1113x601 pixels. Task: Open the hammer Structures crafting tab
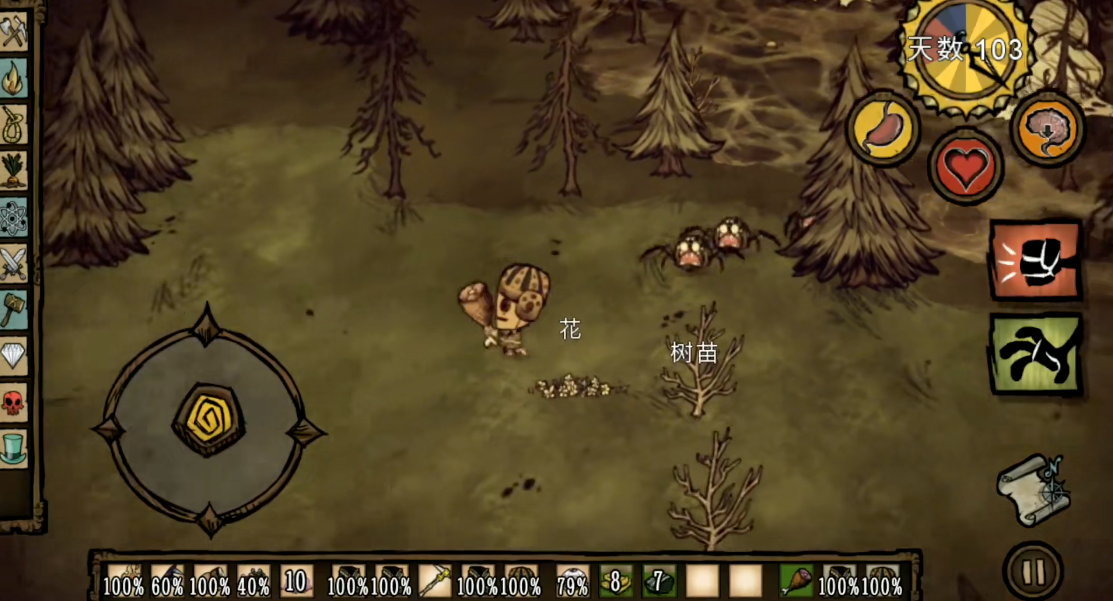(x=14, y=310)
